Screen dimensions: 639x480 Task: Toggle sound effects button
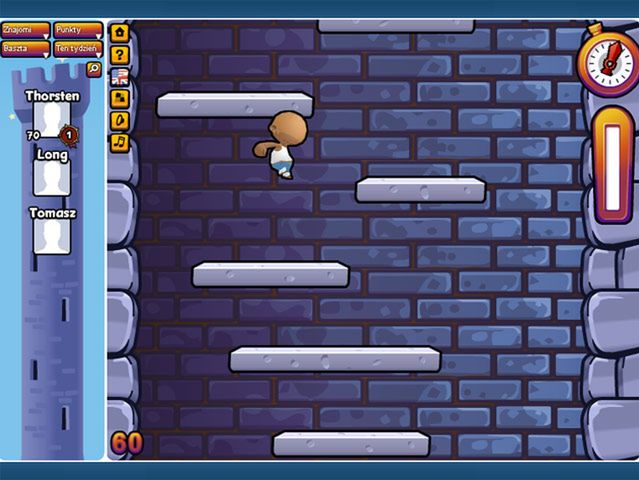click(120, 120)
